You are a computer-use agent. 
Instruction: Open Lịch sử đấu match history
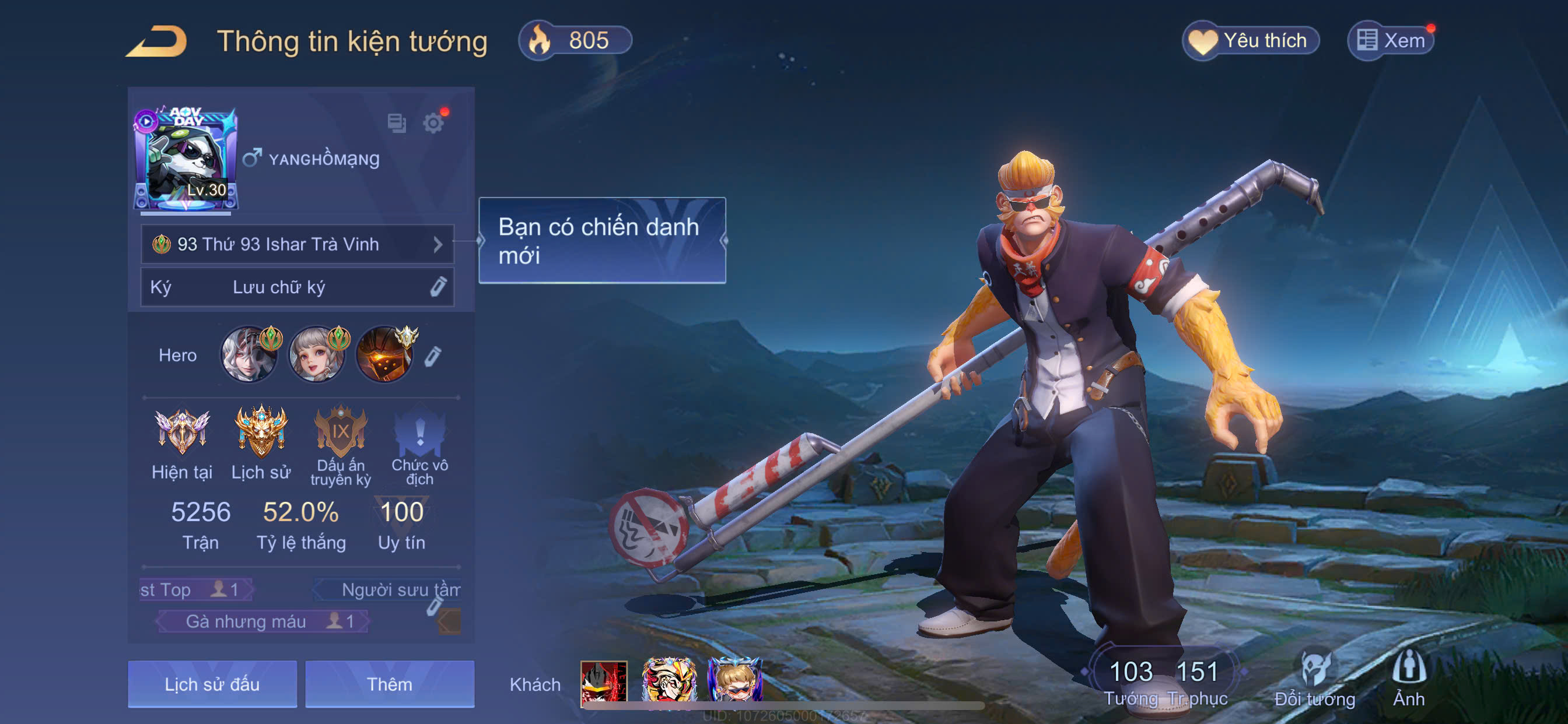[x=212, y=684]
